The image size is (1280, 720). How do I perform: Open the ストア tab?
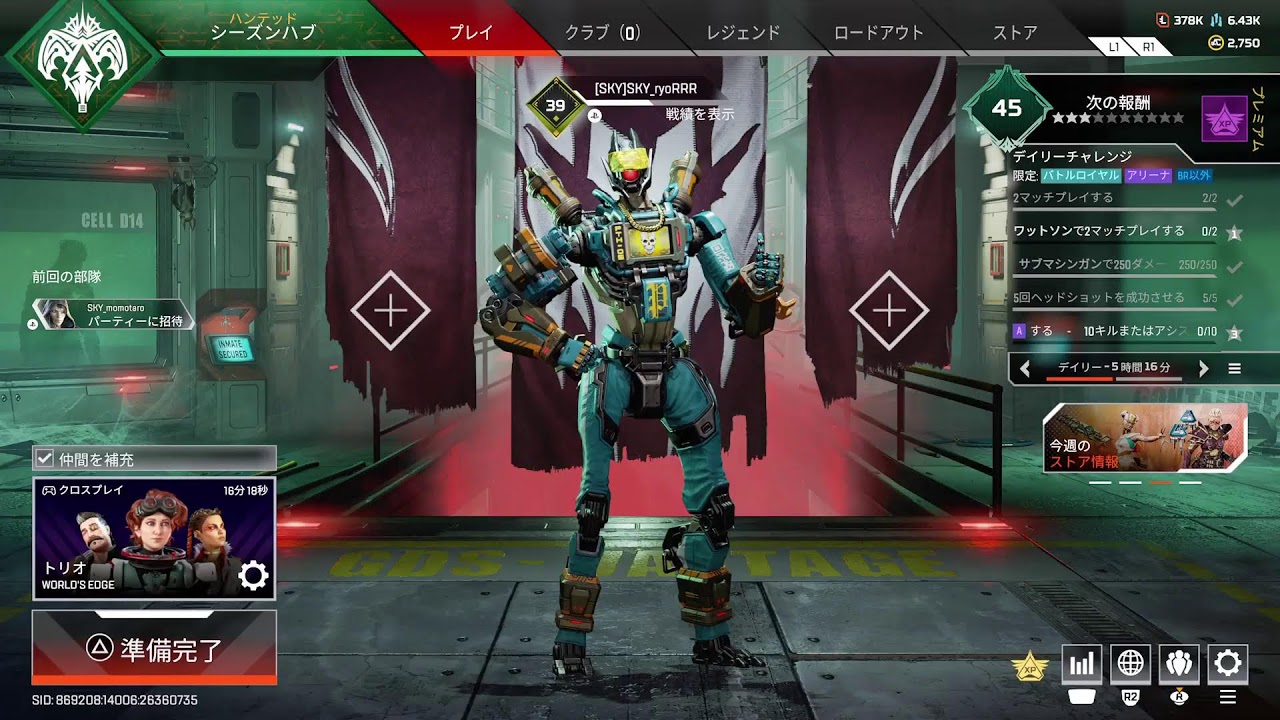click(1015, 32)
